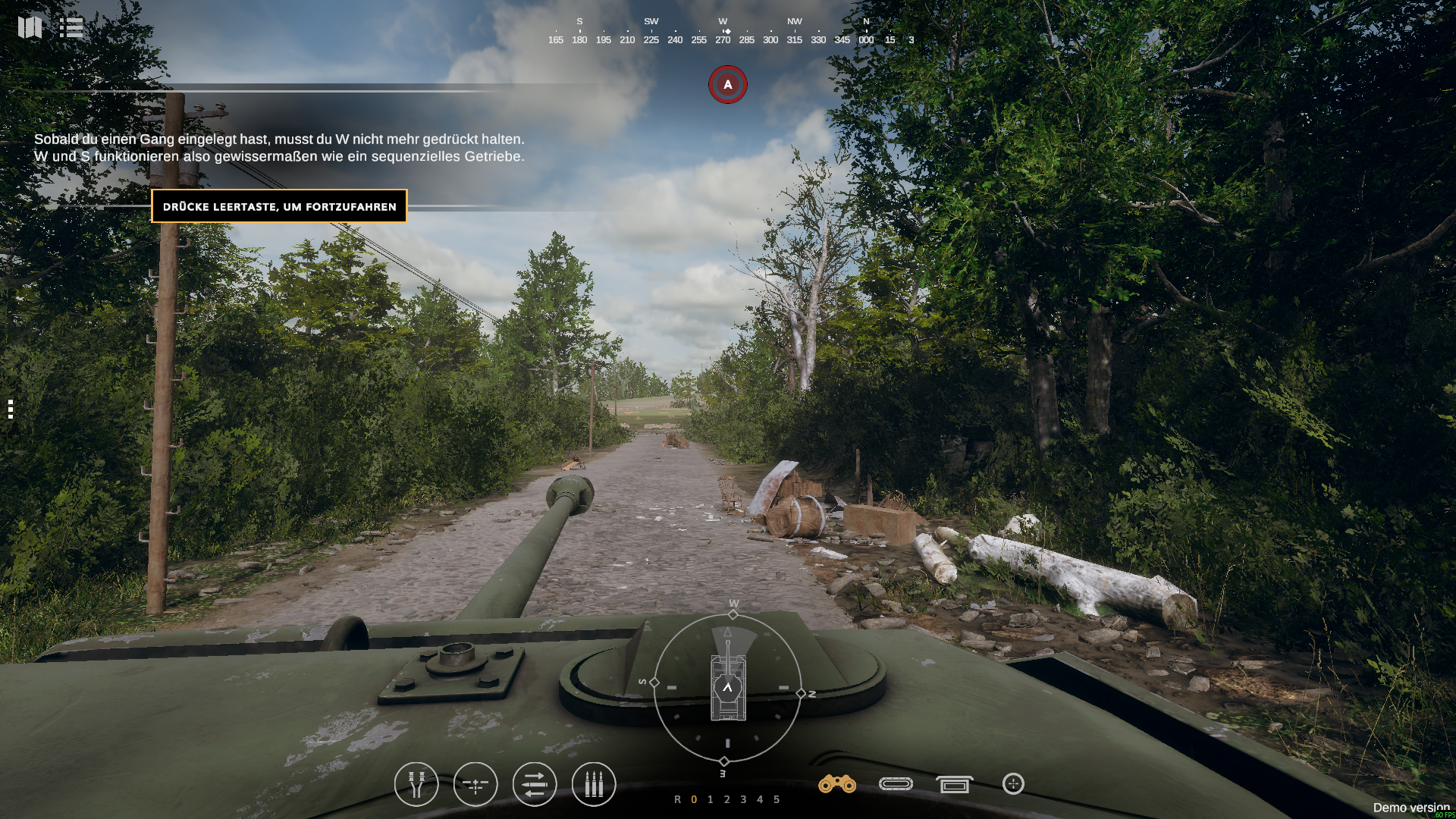
Task: Click the opposing arrows swap icon
Action: coord(535,784)
